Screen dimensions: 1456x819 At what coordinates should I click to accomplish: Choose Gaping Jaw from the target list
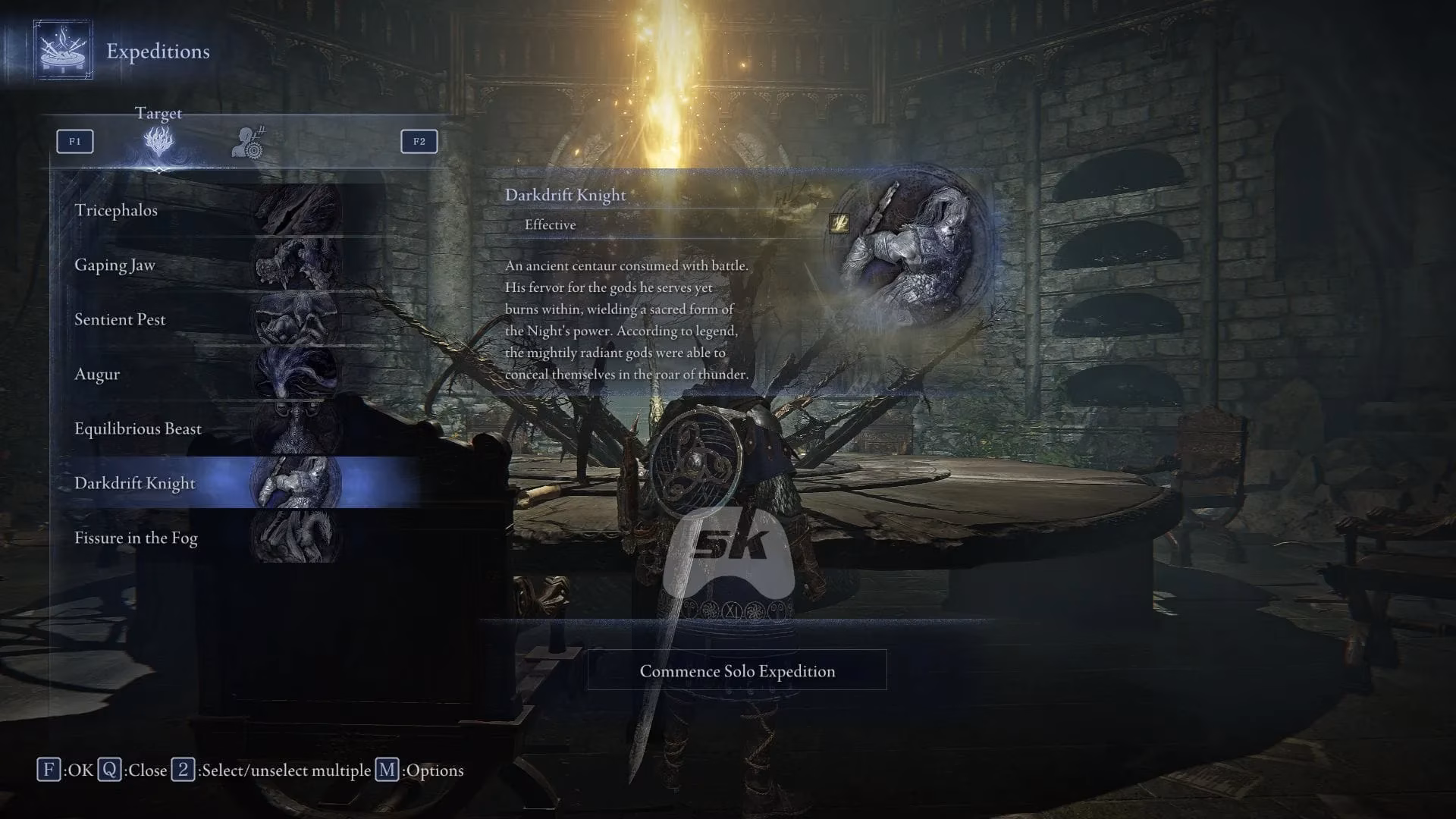click(x=205, y=265)
